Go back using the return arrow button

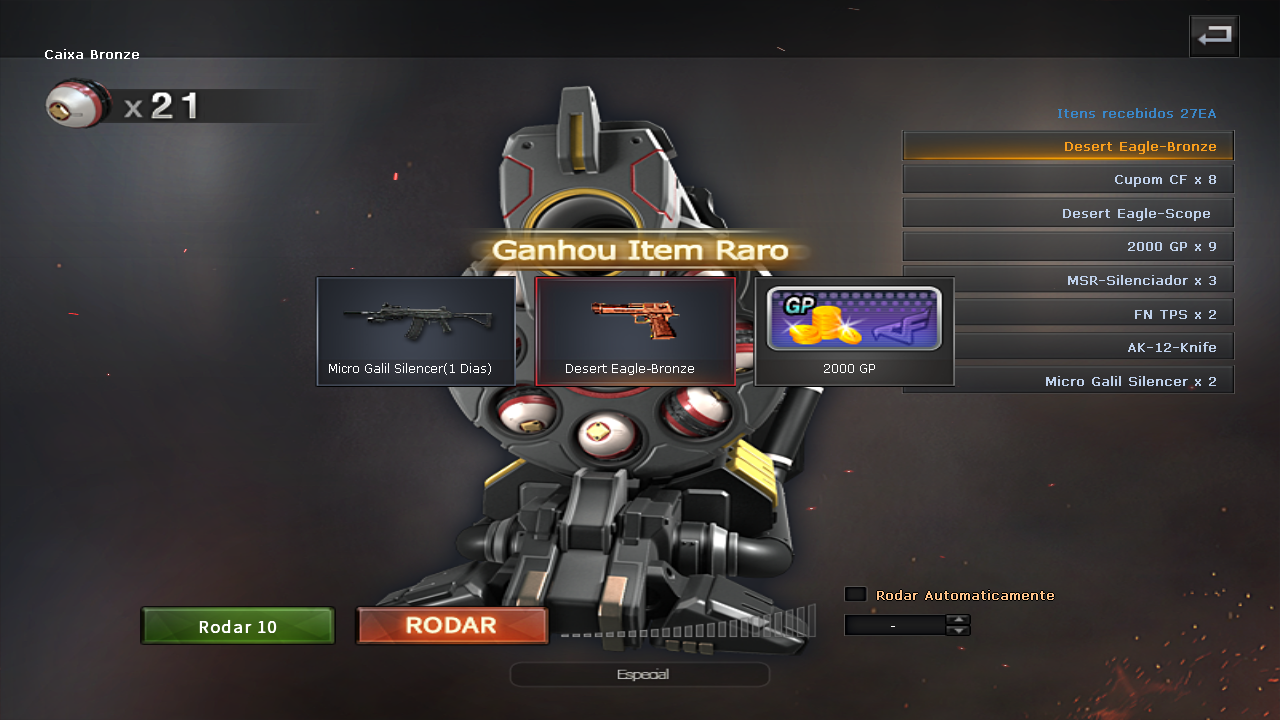point(1214,36)
